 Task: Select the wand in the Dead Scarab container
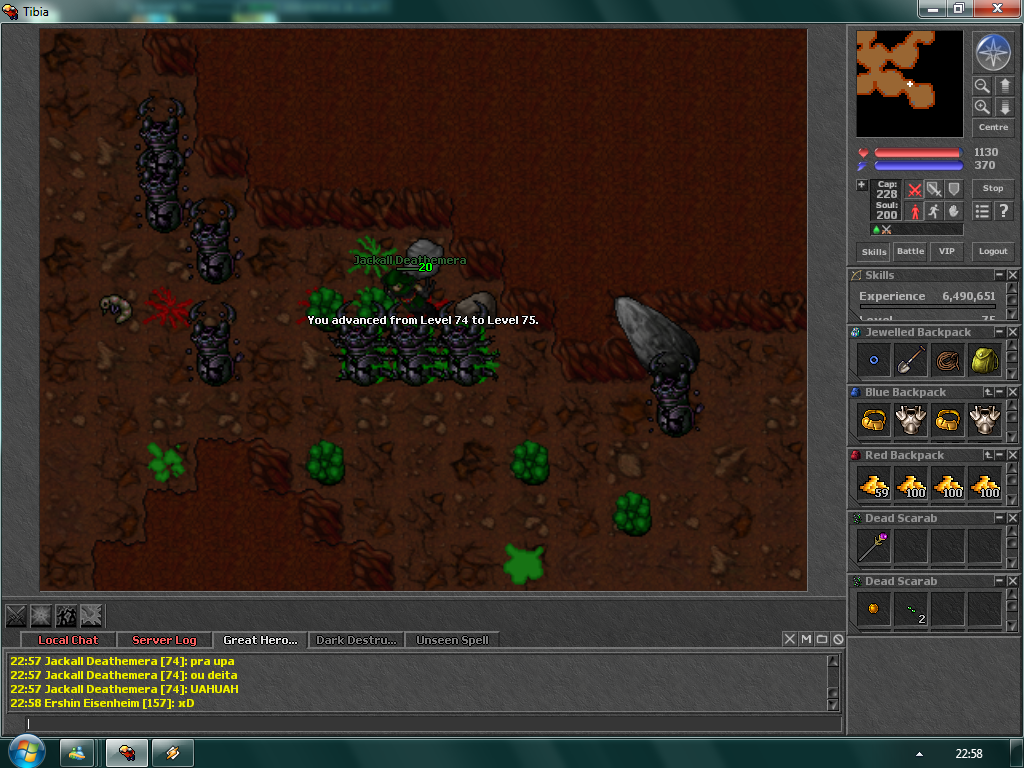pyautogui.click(x=873, y=546)
